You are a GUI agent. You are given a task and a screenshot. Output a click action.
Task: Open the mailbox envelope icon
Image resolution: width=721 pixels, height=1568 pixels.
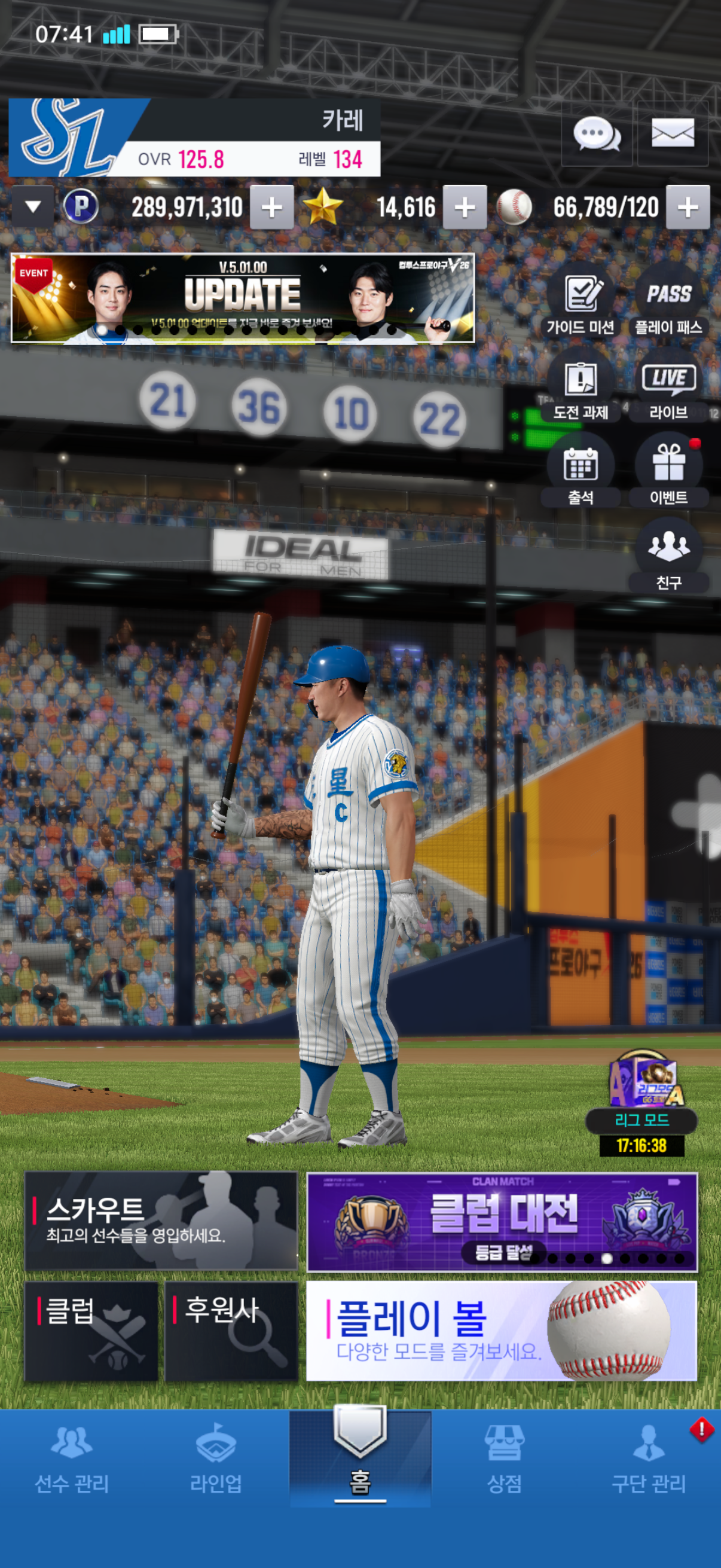673,133
